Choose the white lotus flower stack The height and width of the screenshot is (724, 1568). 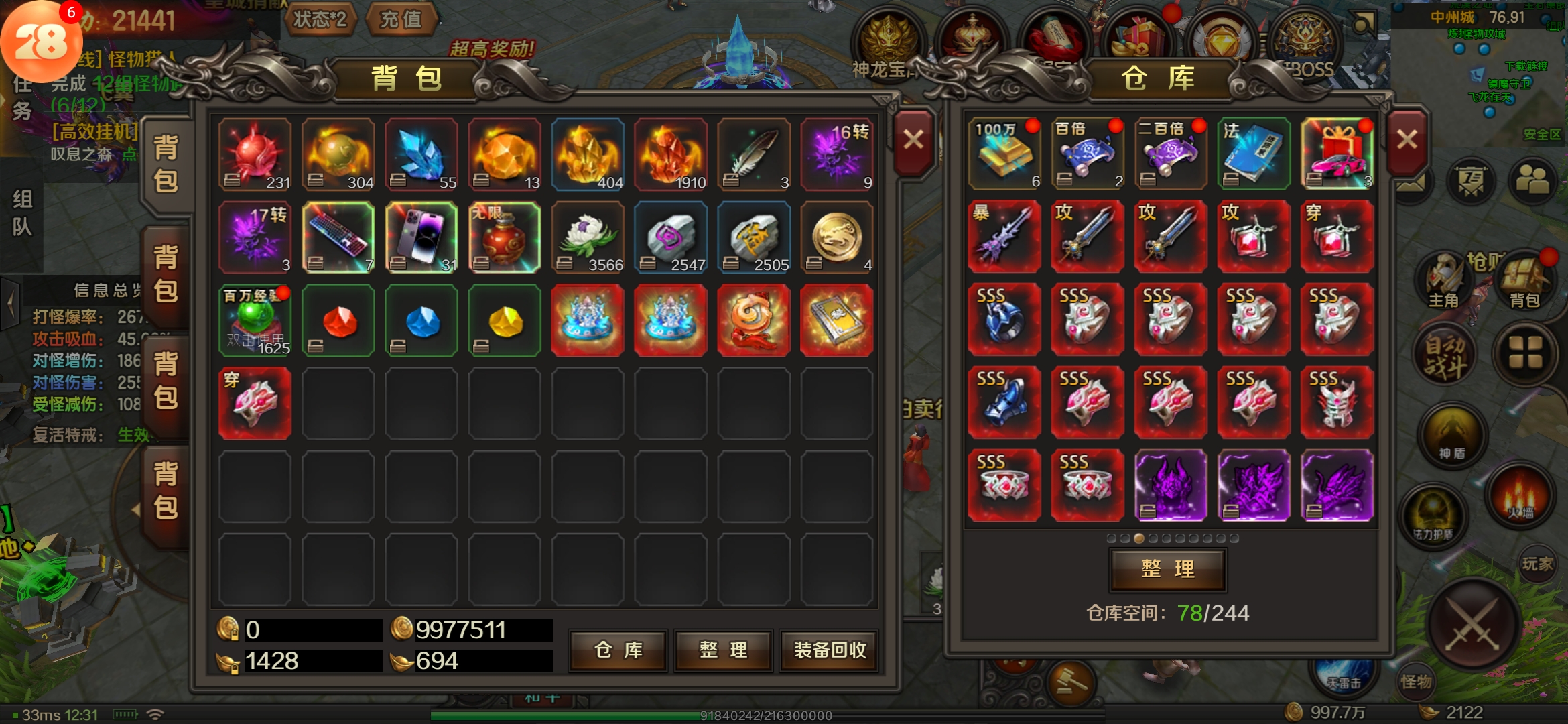pyautogui.click(x=587, y=237)
